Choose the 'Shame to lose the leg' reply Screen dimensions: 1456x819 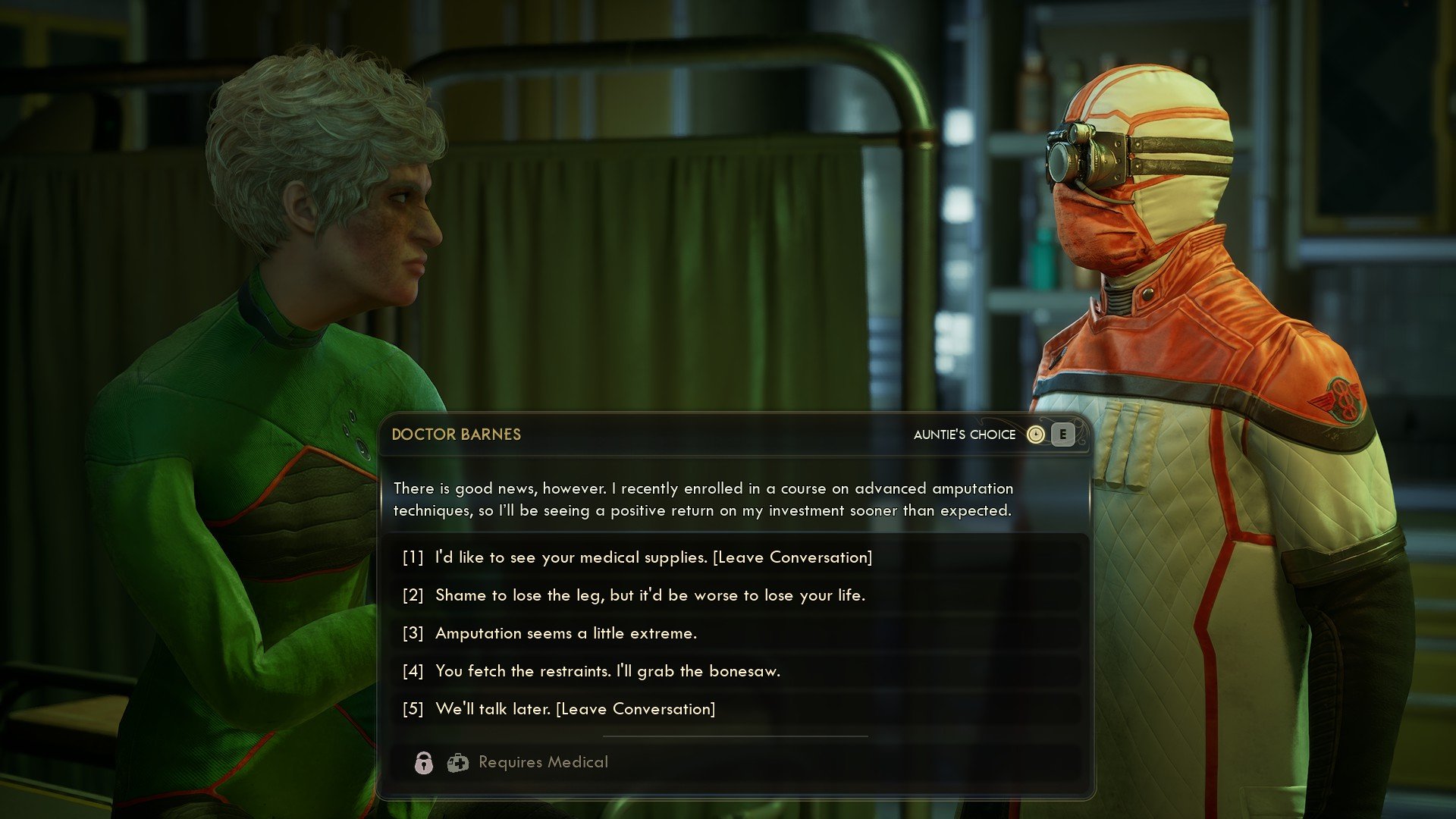pos(649,595)
